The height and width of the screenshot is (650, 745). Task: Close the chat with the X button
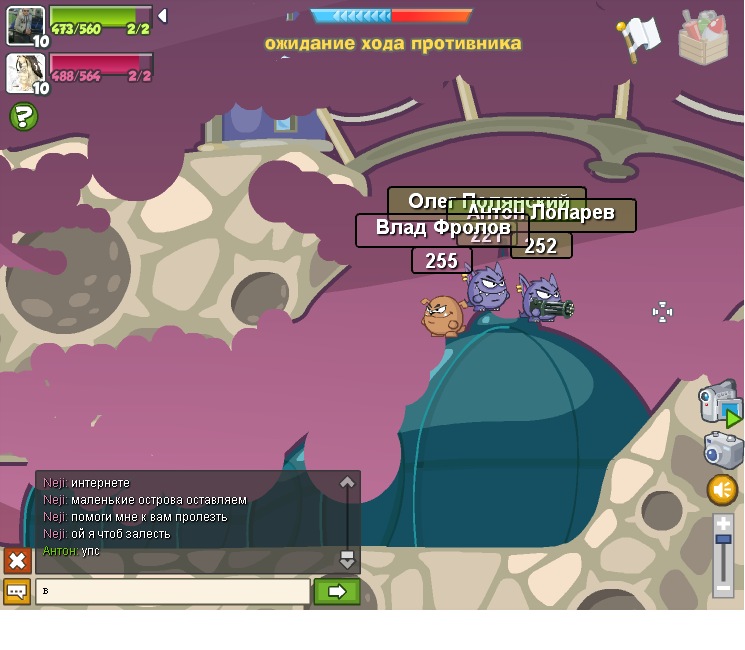coord(17,560)
